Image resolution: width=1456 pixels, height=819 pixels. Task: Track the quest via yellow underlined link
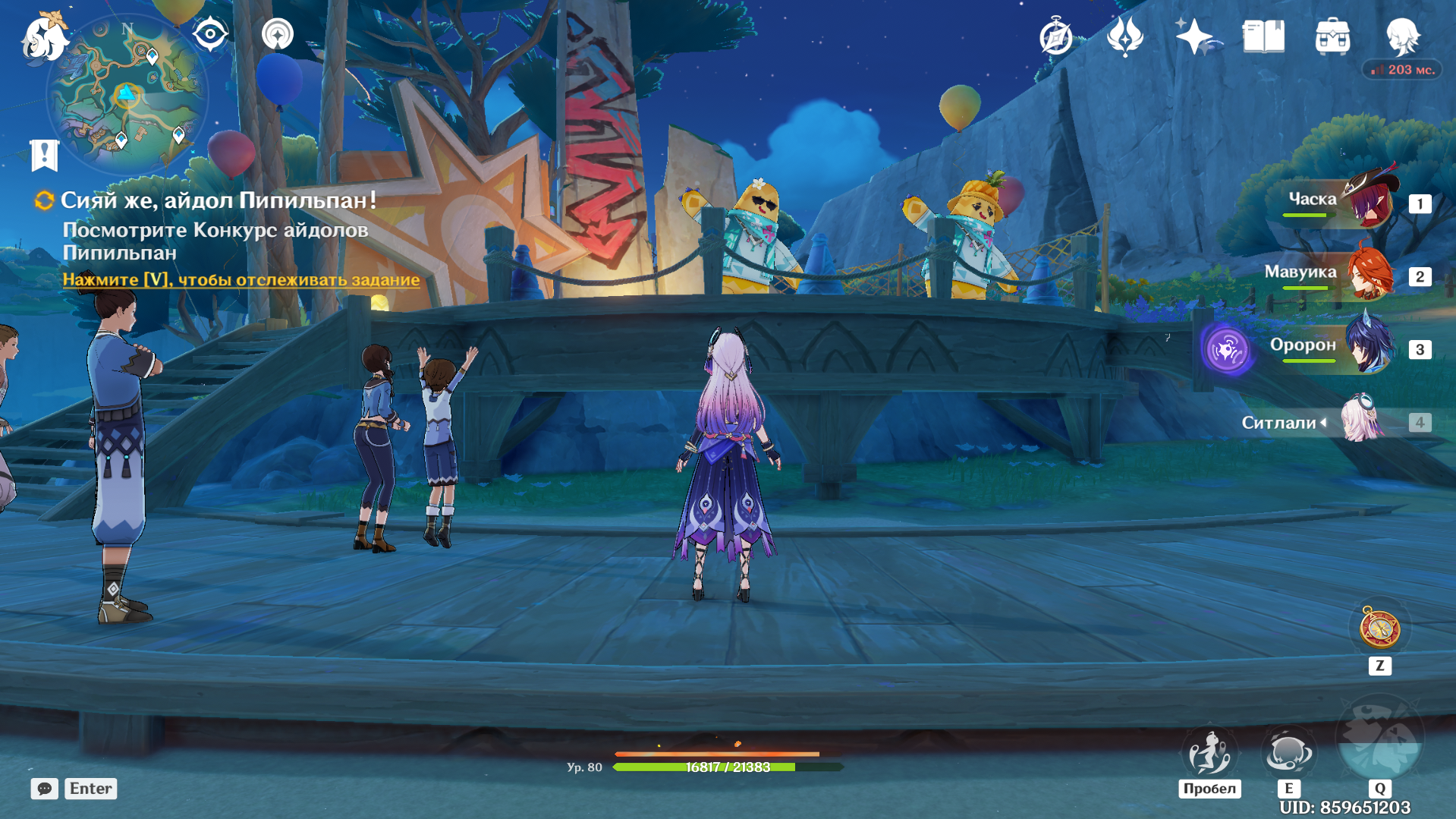pos(241,279)
